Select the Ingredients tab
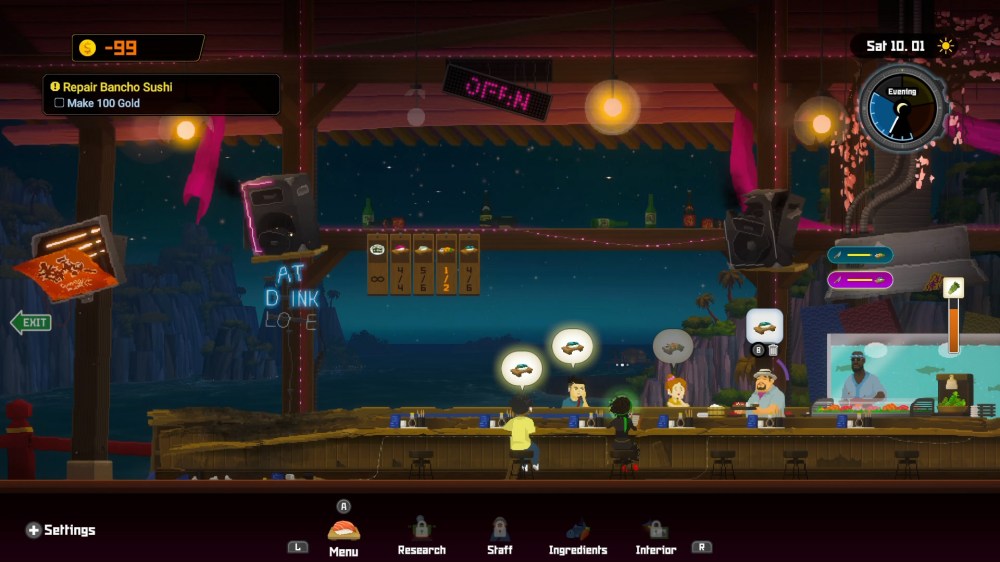This screenshot has height=562, width=1000. 577,535
